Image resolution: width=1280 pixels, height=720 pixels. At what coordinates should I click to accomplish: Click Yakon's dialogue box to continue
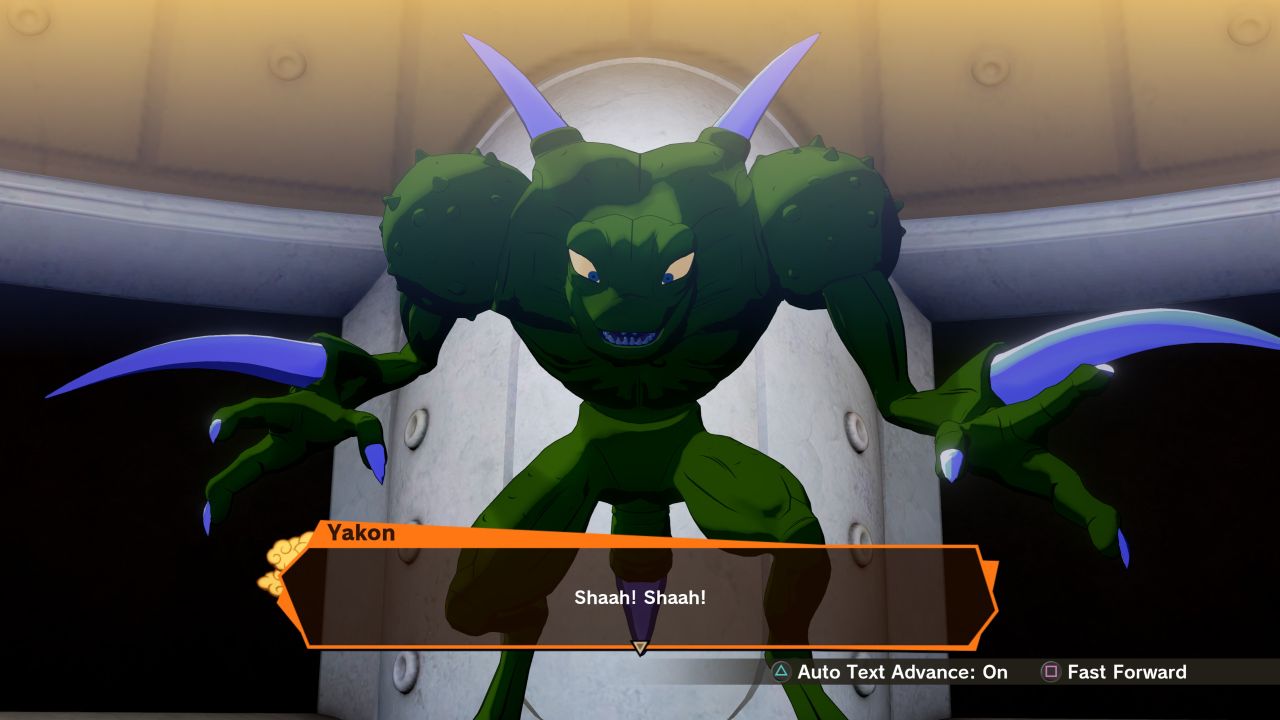[x=640, y=597]
